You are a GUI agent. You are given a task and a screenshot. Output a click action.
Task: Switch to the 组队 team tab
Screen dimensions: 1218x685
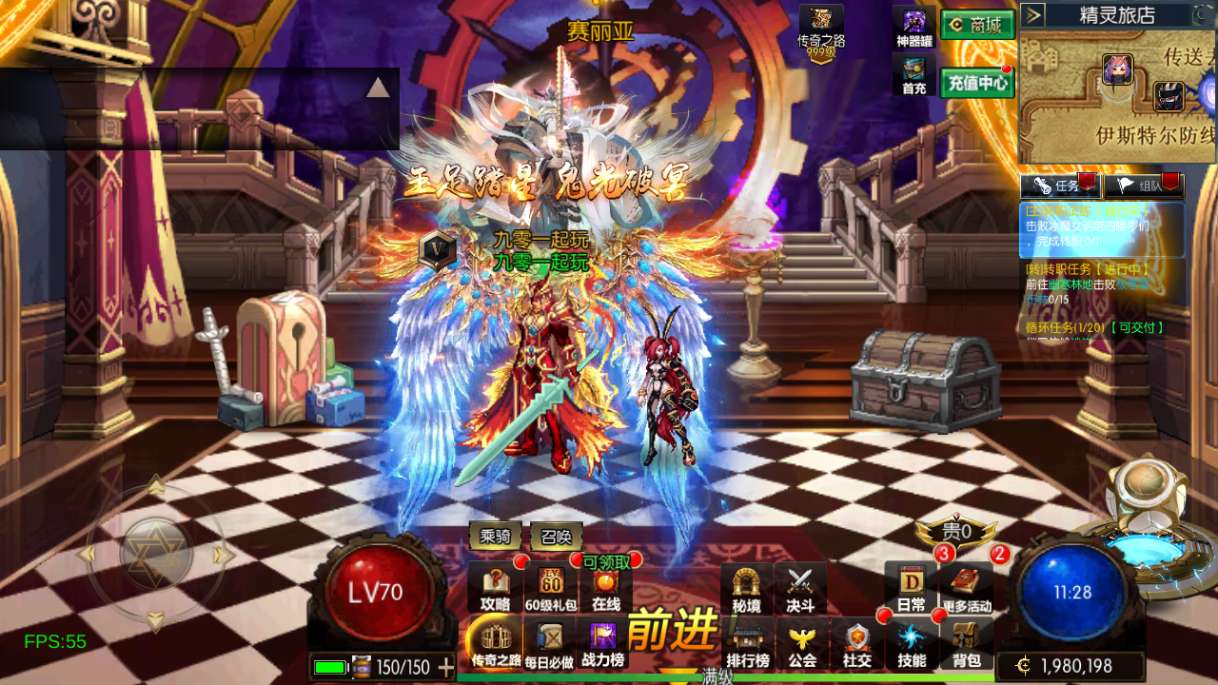tap(1143, 185)
